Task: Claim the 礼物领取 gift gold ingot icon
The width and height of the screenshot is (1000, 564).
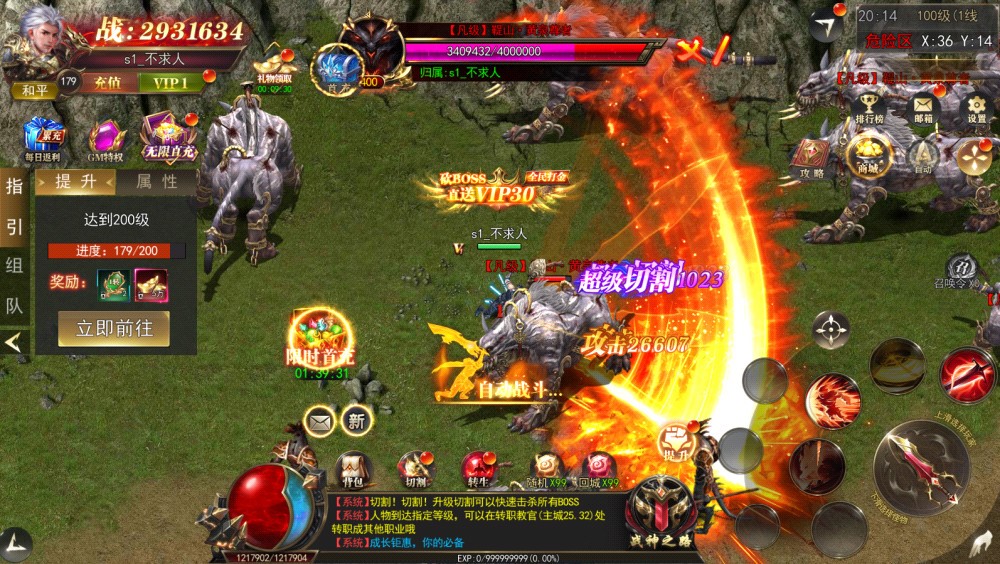Action: coord(274,70)
